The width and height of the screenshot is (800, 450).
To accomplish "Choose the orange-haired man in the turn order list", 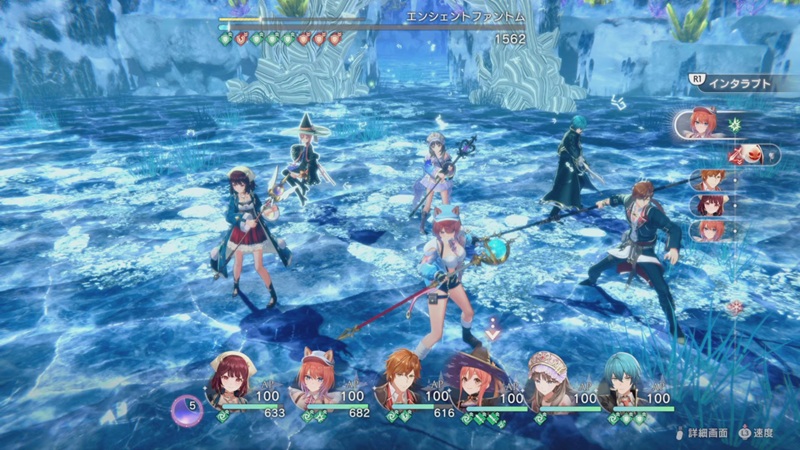I will coord(708,181).
